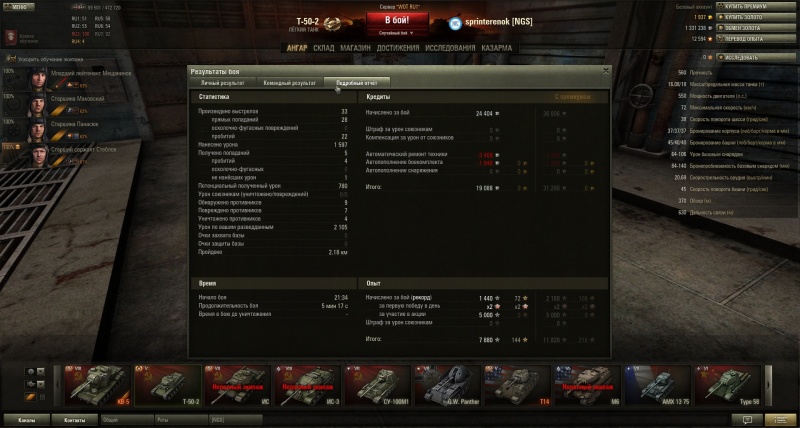800x428 pixels.
Task: Click the Купить премиум button
Action: click(750, 7)
